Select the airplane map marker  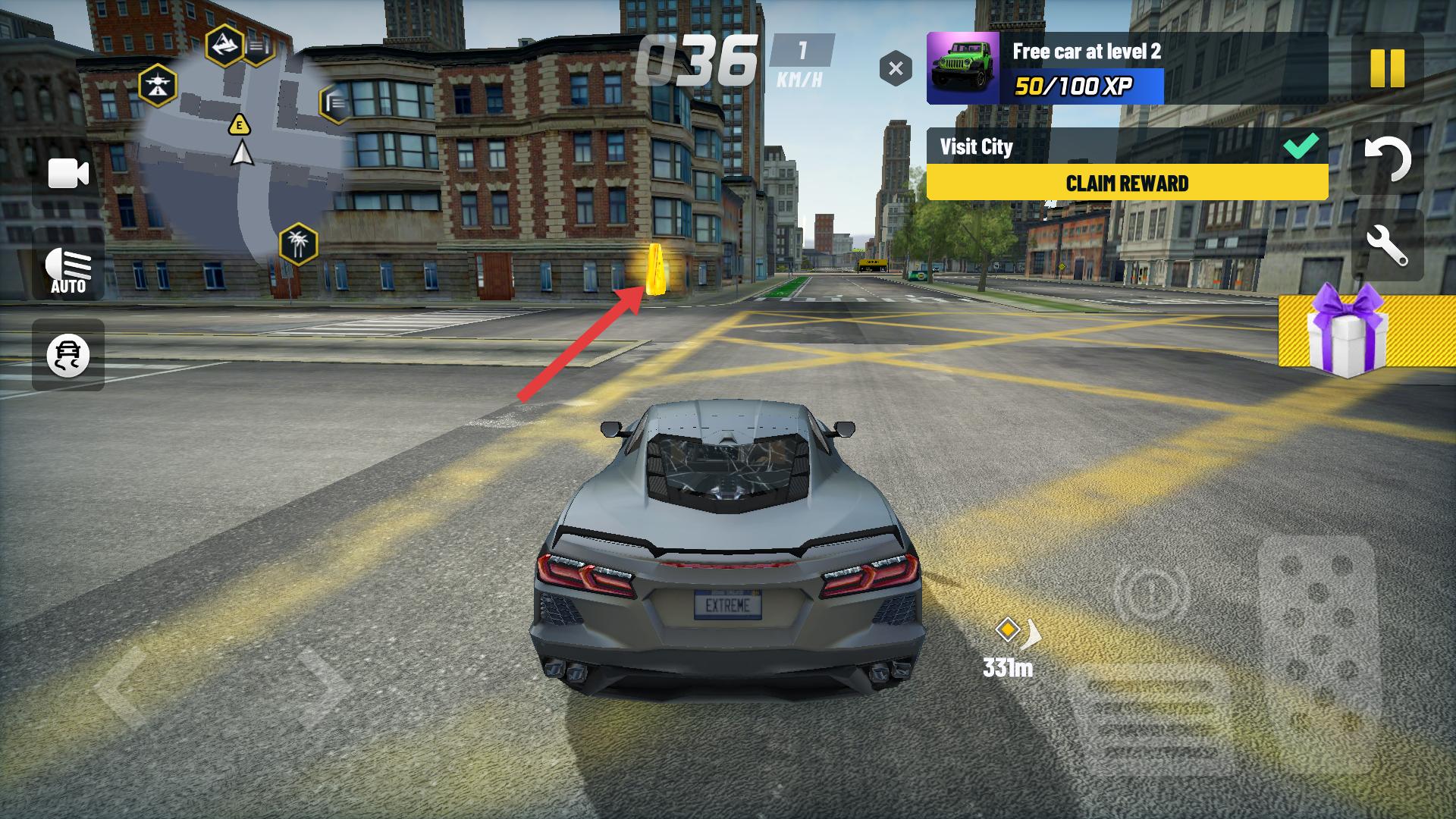(x=158, y=85)
